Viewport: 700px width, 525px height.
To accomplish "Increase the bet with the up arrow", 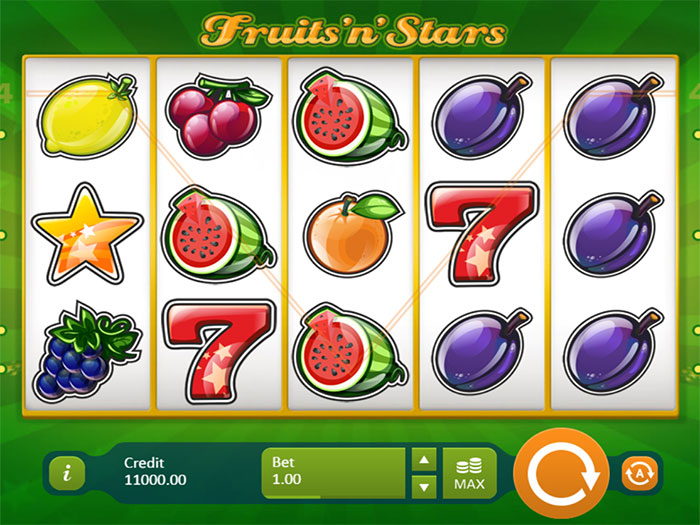I will click(x=424, y=461).
